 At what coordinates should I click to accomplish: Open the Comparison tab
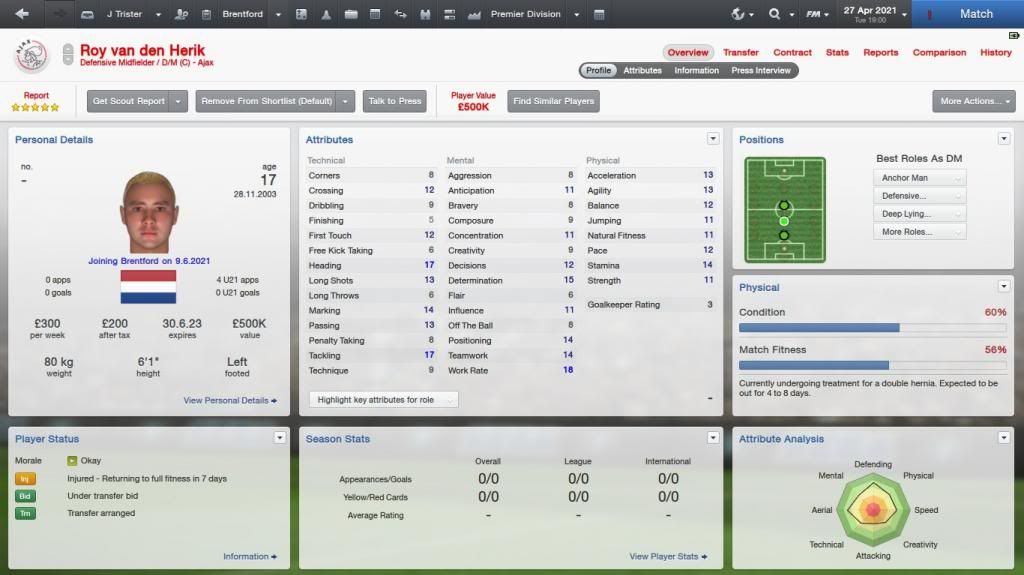coord(939,52)
